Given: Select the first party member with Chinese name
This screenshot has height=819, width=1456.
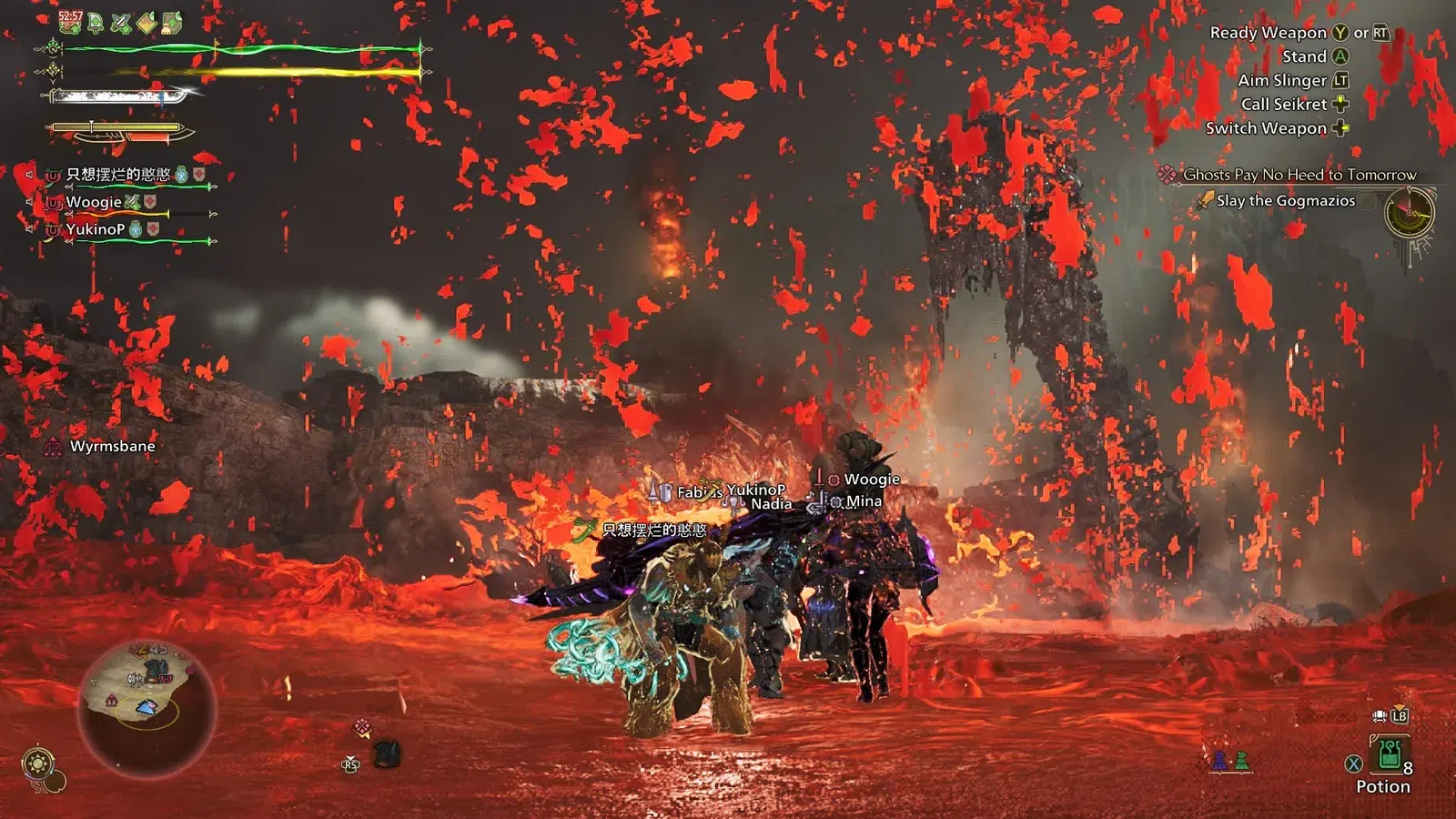Looking at the screenshot, I should point(118,174).
